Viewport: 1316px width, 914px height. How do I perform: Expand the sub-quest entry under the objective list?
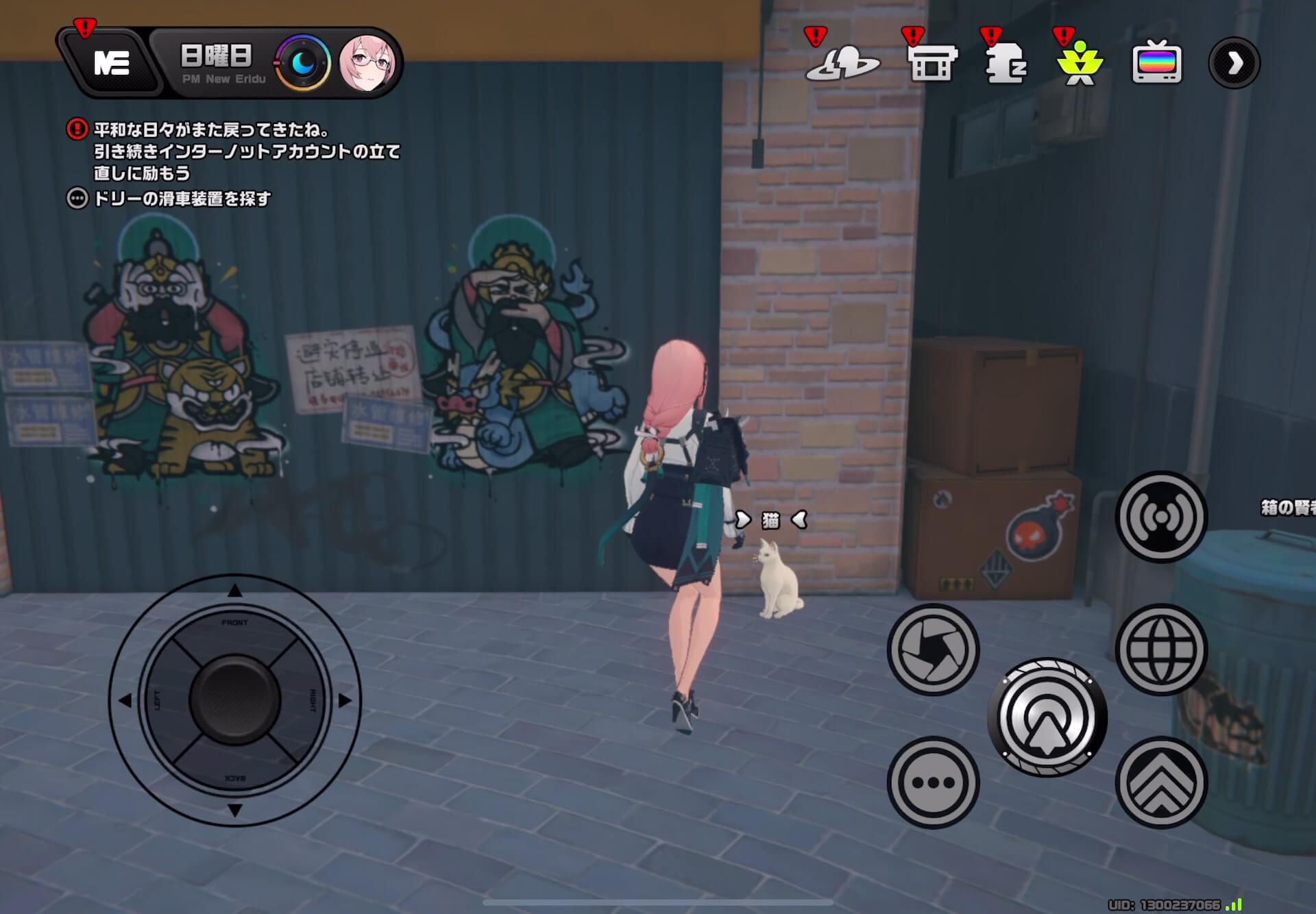pos(77,197)
